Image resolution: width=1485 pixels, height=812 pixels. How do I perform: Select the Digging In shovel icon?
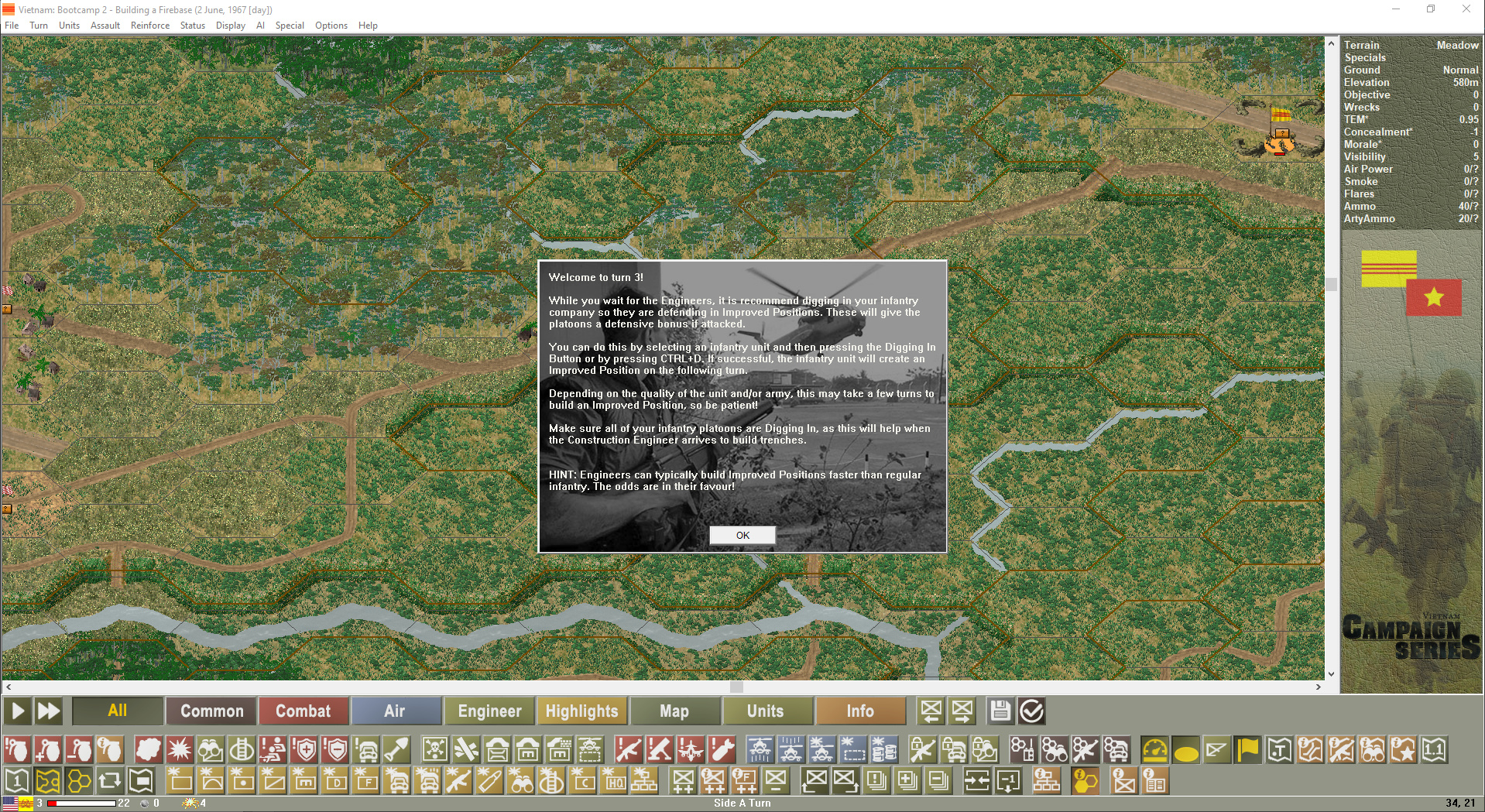395,749
